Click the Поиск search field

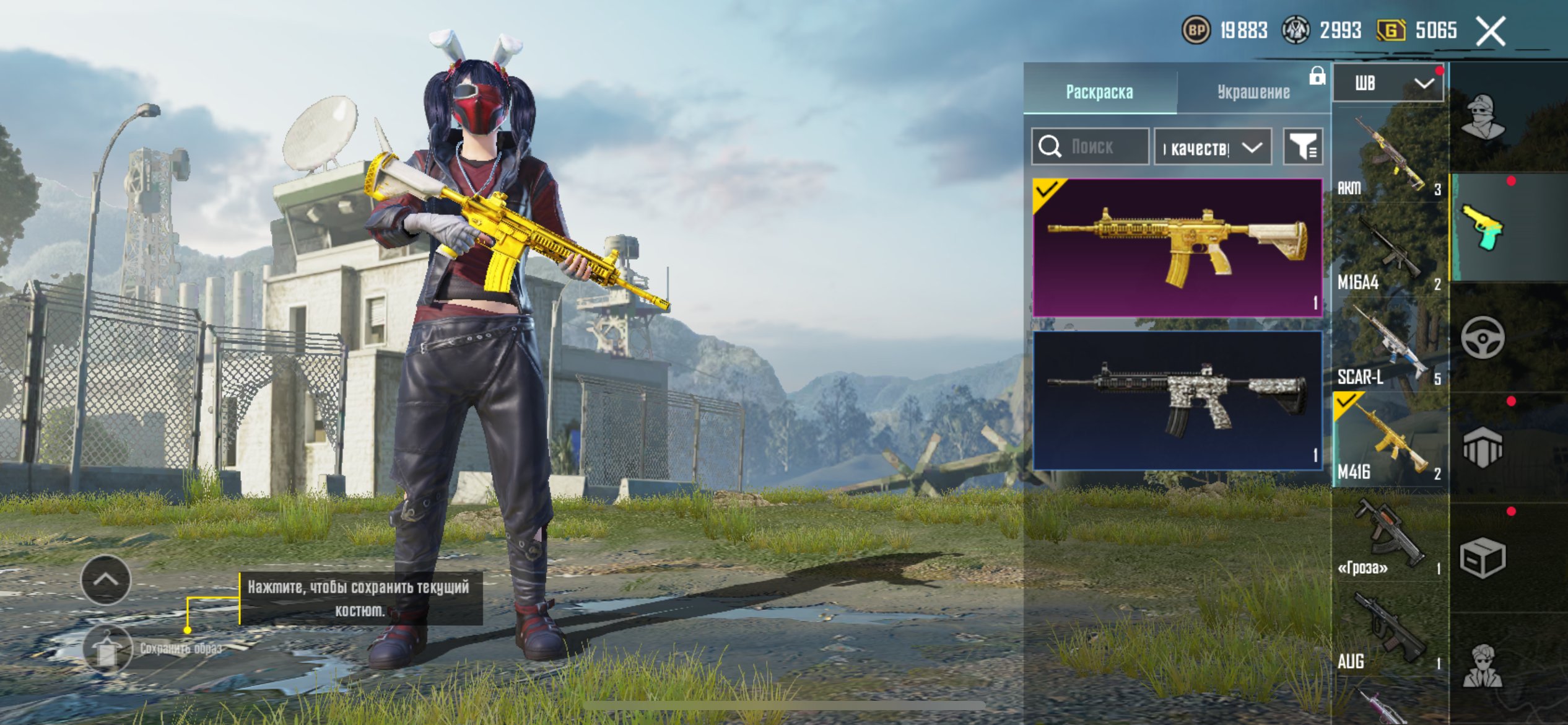1091,147
